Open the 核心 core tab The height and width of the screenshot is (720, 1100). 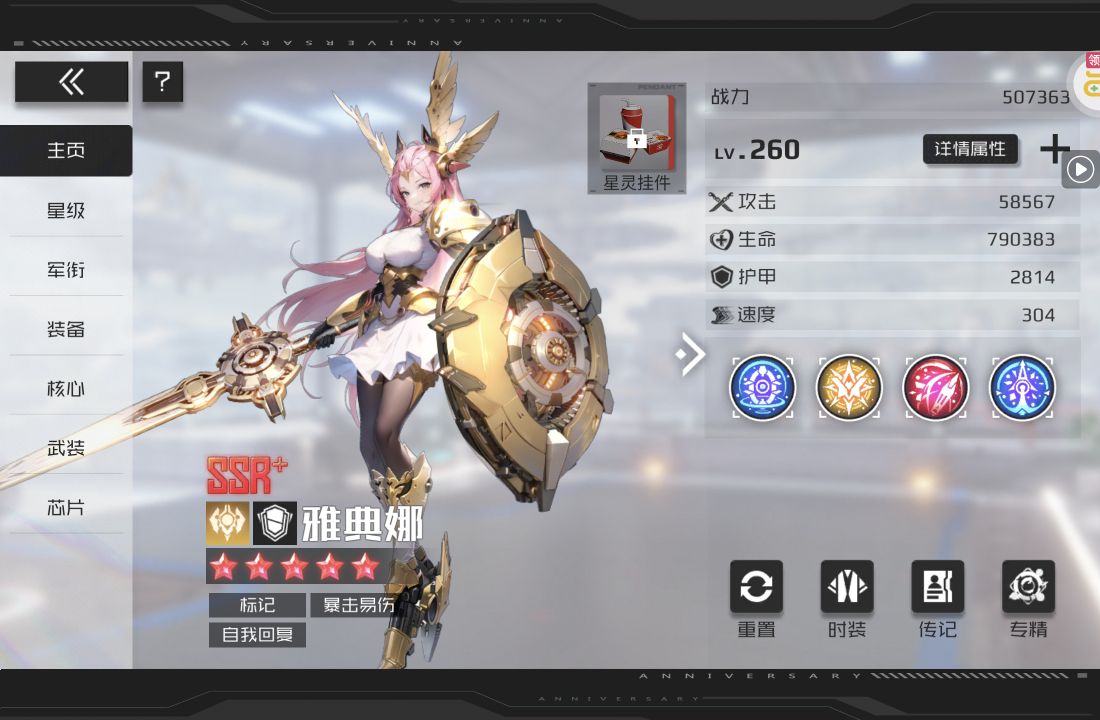pos(66,388)
